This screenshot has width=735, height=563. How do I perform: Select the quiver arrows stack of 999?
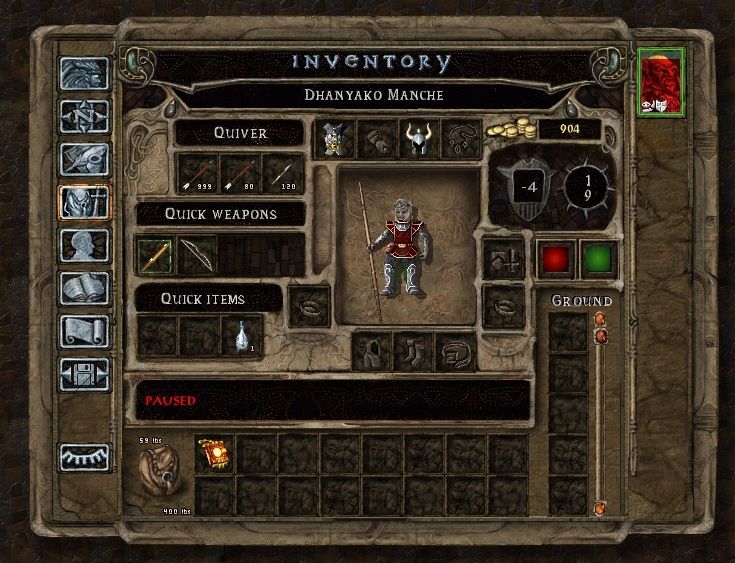tap(198, 173)
